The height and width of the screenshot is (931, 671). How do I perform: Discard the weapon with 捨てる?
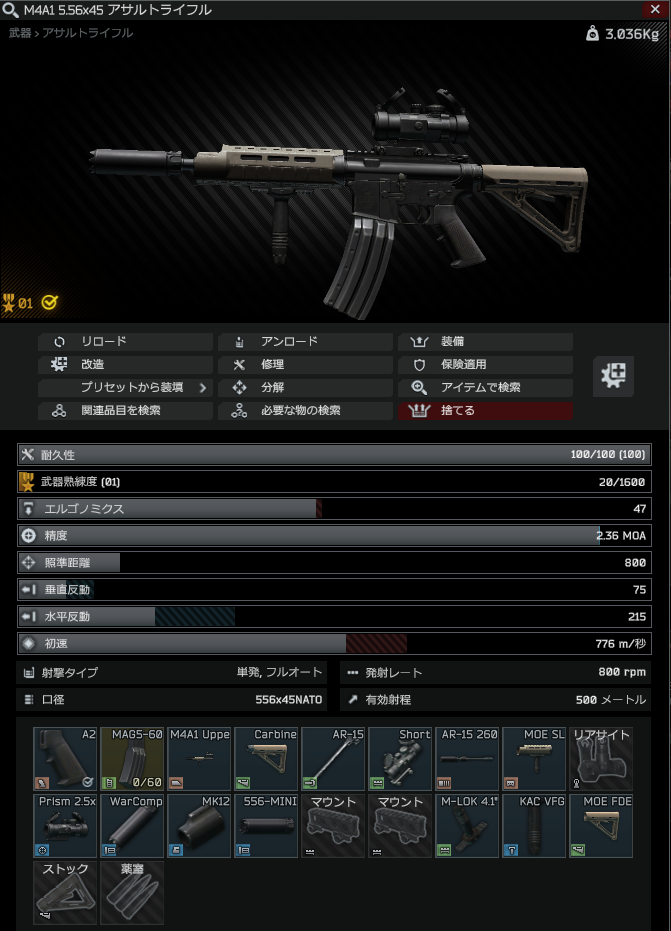click(485, 410)
